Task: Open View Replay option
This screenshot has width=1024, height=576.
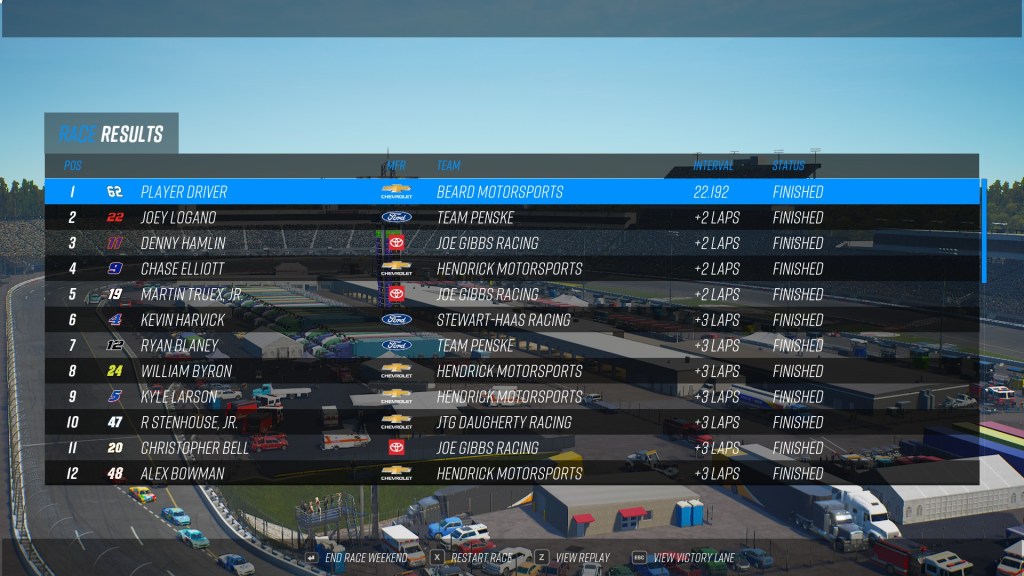Action: tap(582, 557)
